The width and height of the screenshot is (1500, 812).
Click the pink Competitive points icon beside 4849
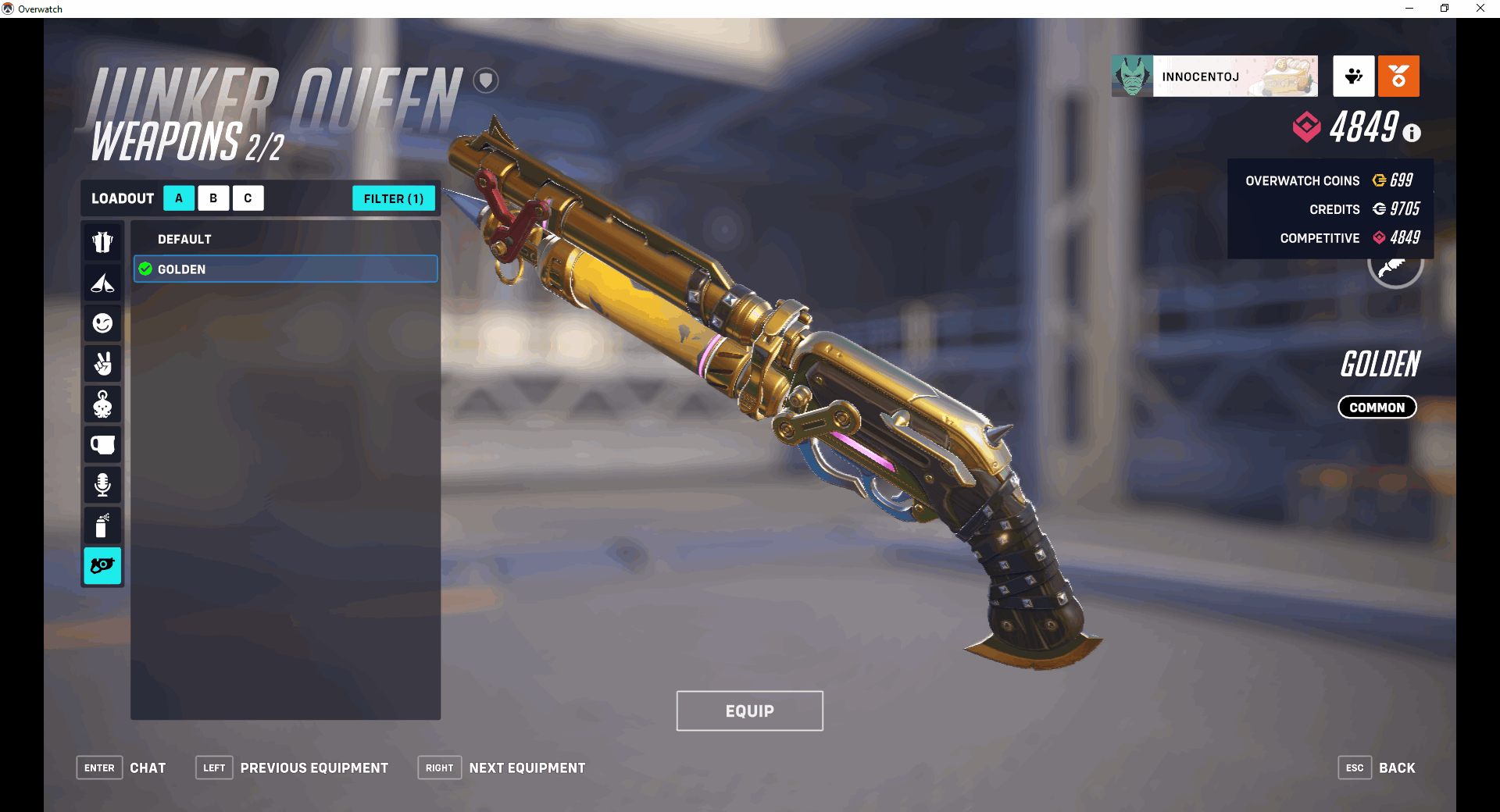(1308, 126)
